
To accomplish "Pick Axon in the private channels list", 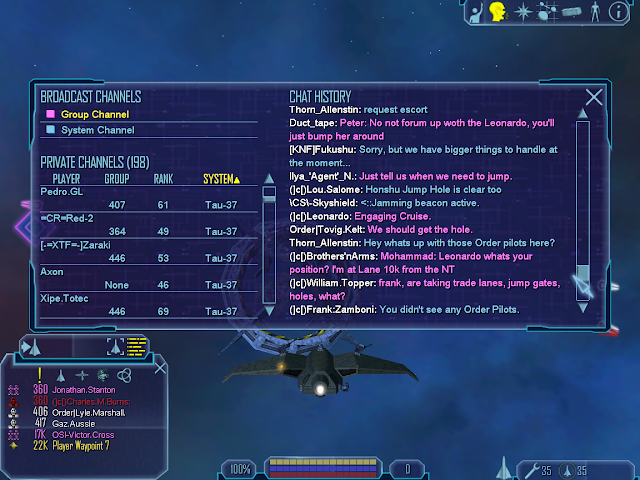I will [52, 271].
